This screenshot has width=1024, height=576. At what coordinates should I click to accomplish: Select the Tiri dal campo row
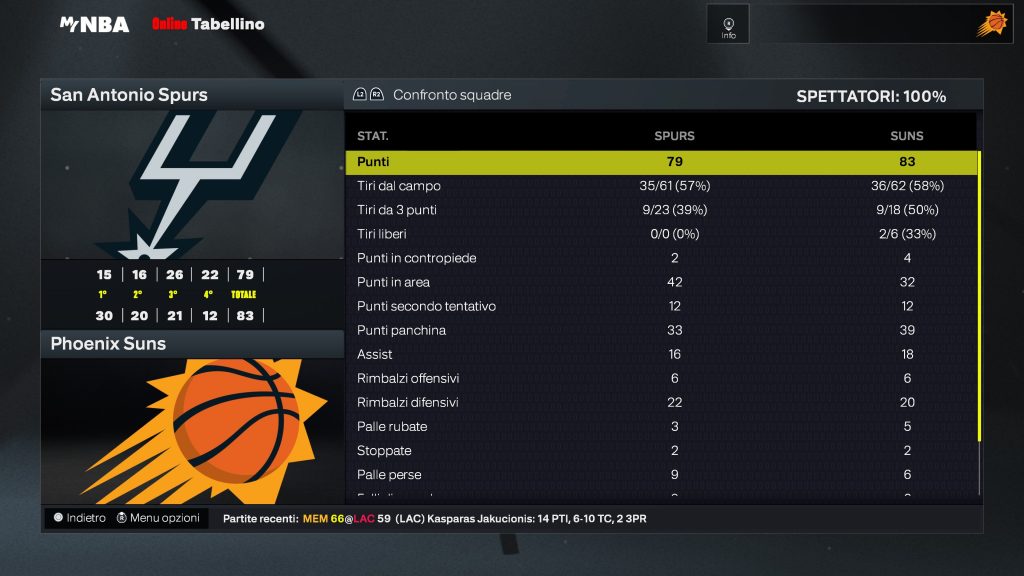click(660, 186)
